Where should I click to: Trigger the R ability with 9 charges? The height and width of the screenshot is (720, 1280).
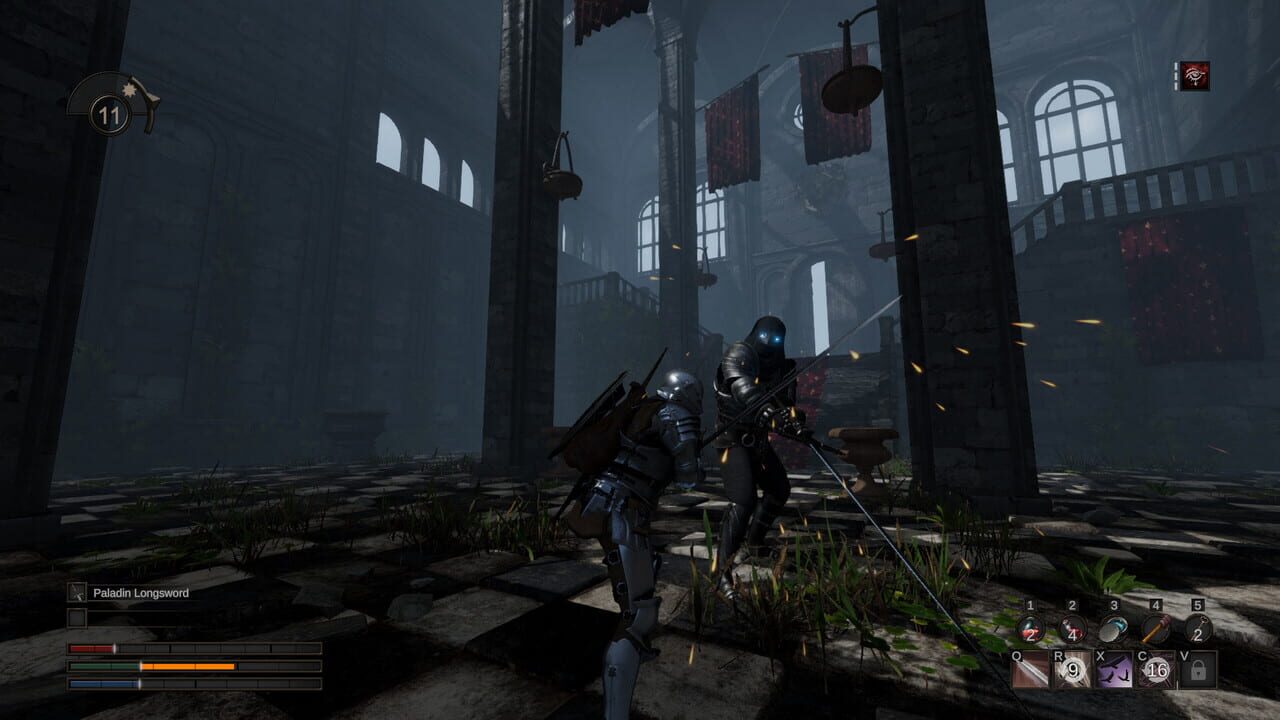1070,669
